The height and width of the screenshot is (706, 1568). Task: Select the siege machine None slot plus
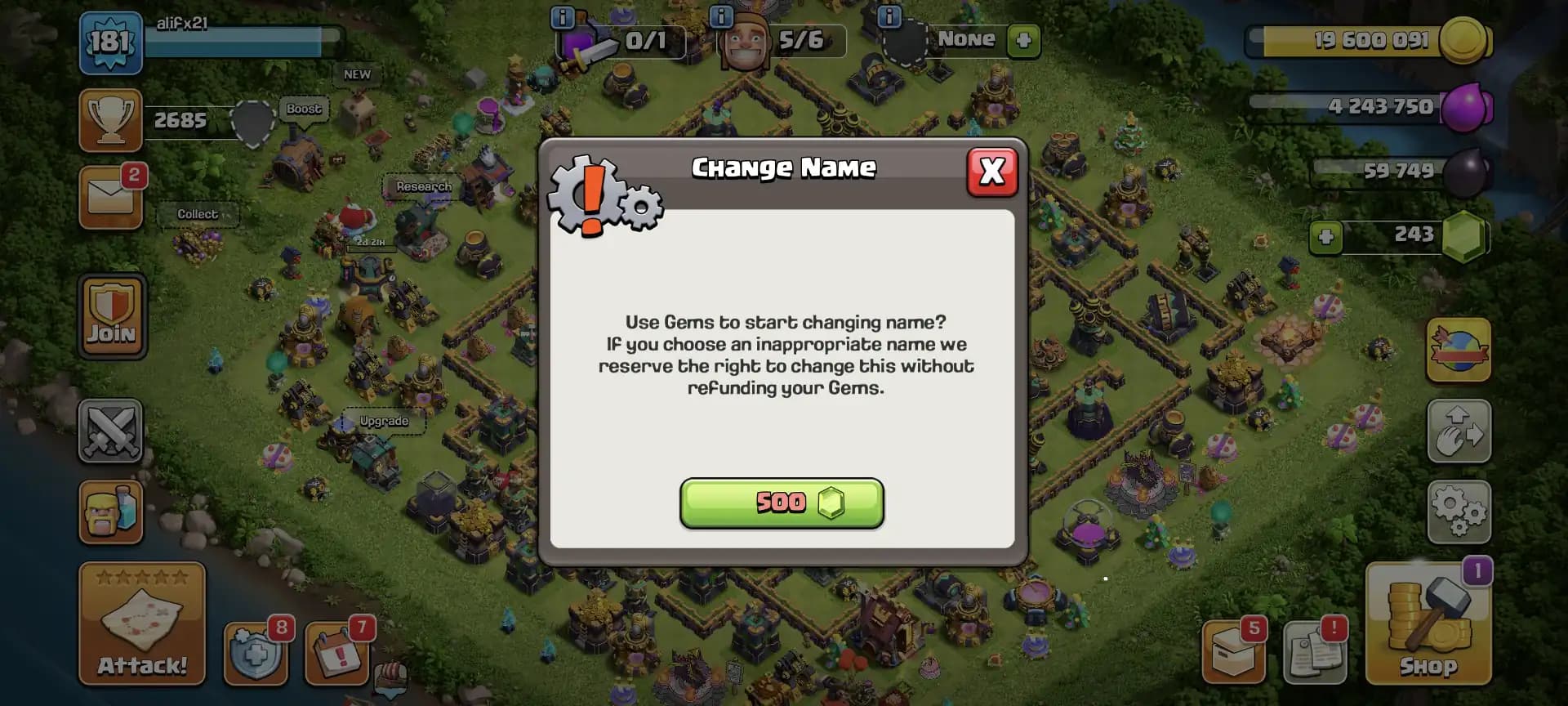point(1023,40)
